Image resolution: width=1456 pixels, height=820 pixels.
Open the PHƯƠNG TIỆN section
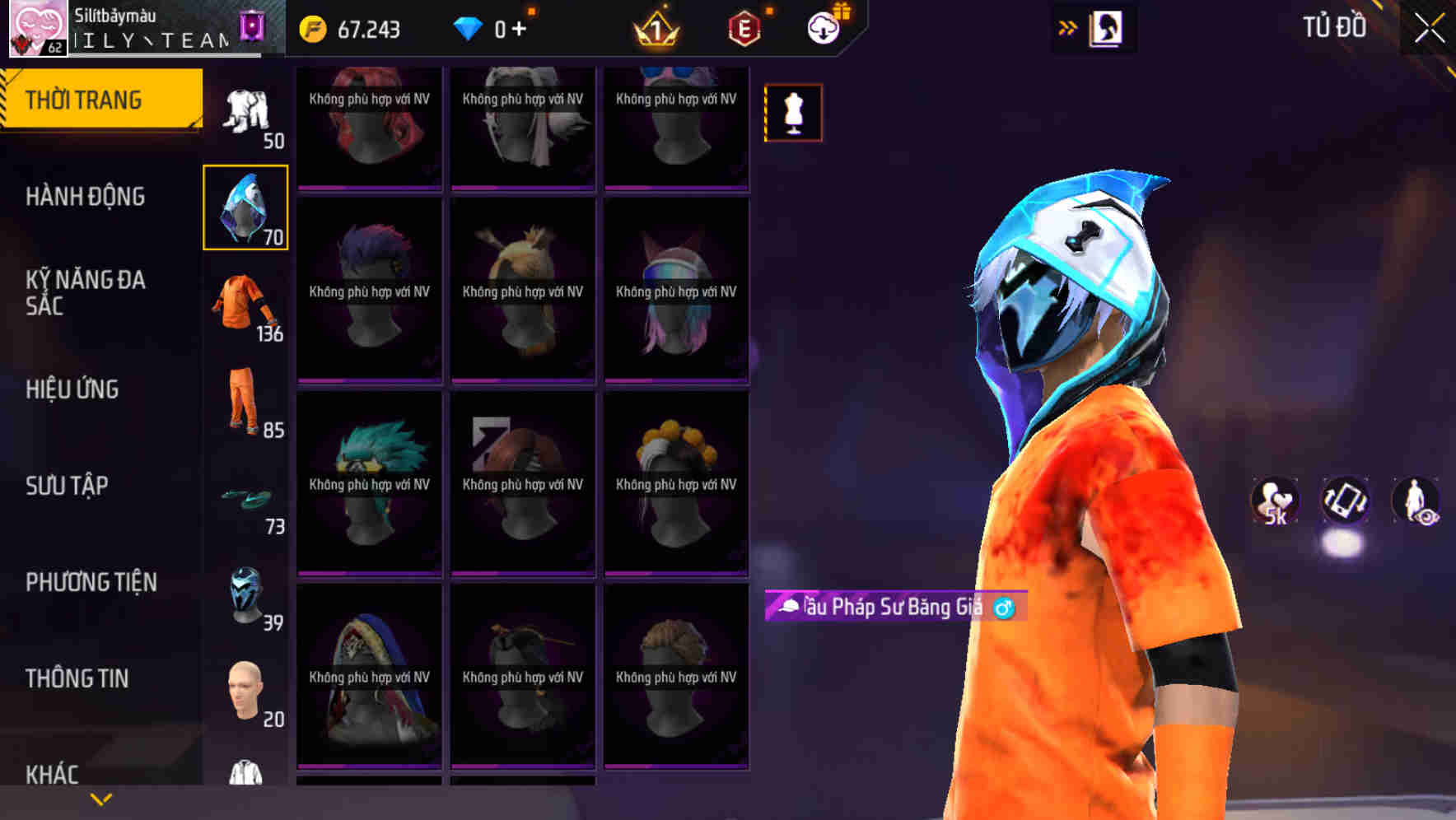(x=91, y=582)
